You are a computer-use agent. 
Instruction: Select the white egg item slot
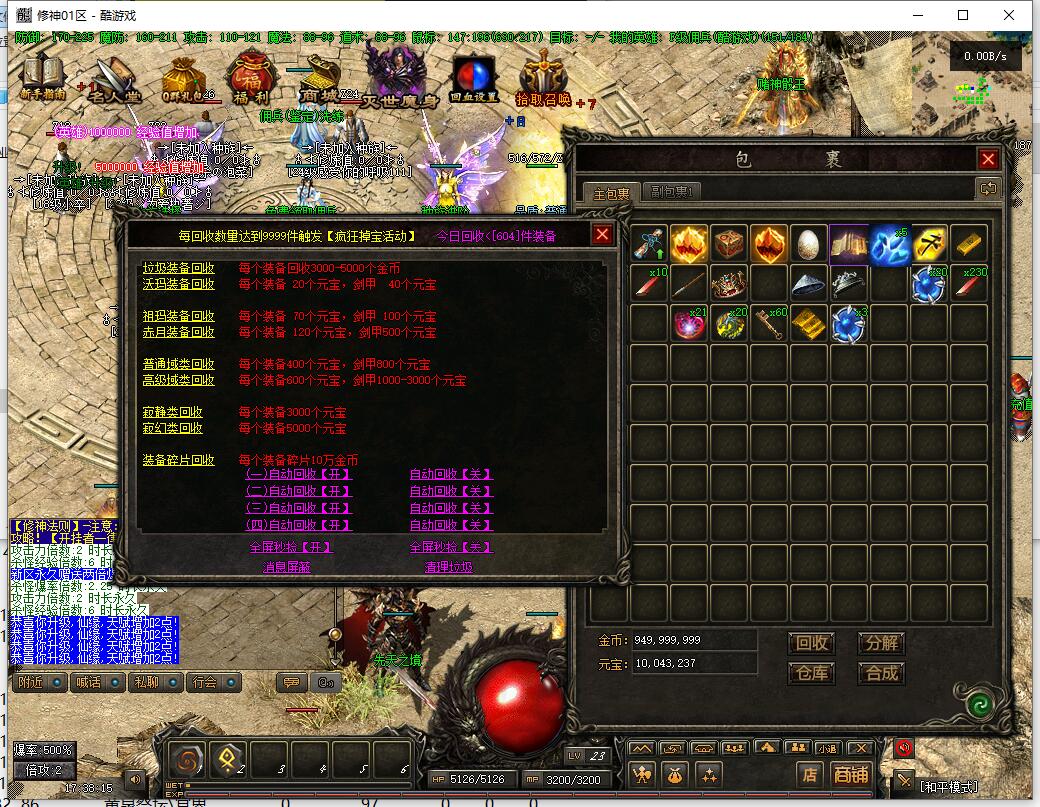tap(809, 243)
